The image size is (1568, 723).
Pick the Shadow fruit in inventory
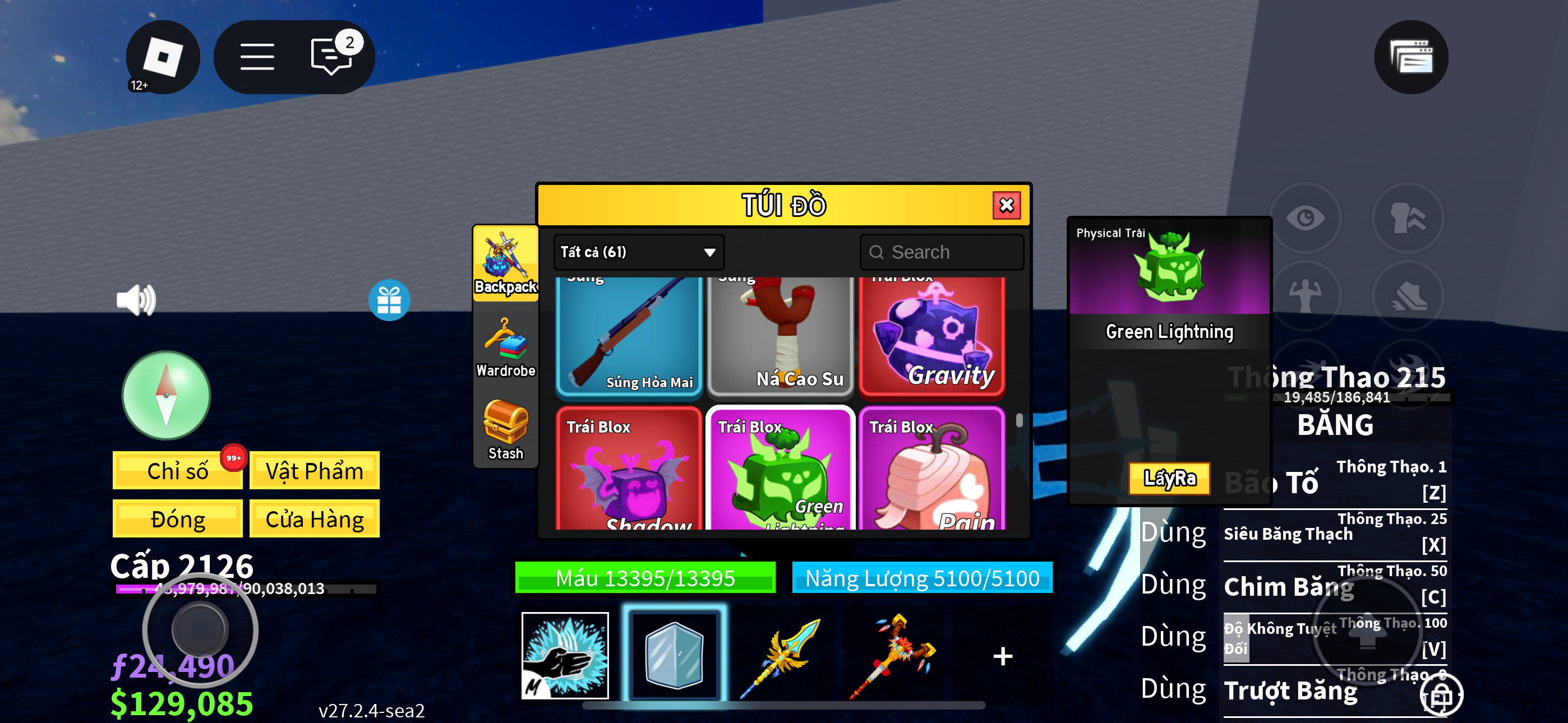point(629,469)
